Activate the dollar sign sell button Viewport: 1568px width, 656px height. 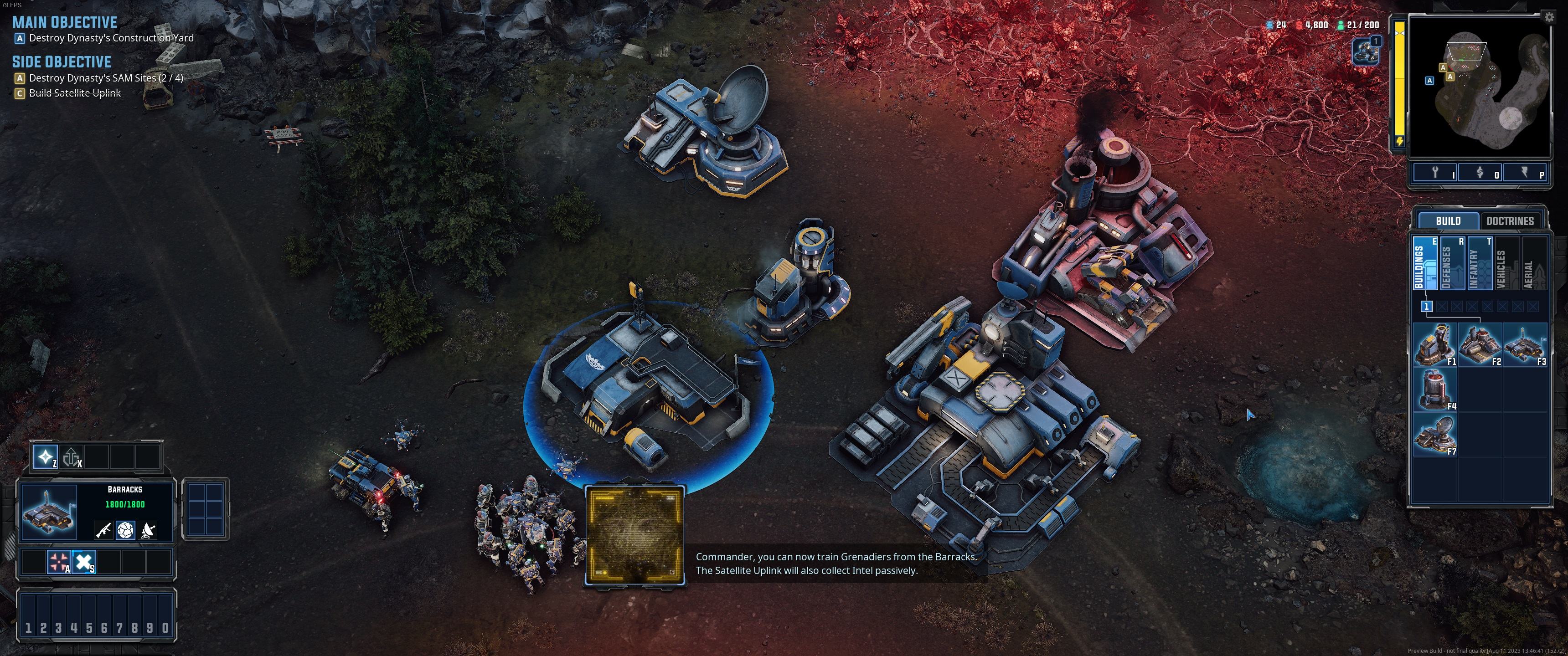[x=1480, y=173]
